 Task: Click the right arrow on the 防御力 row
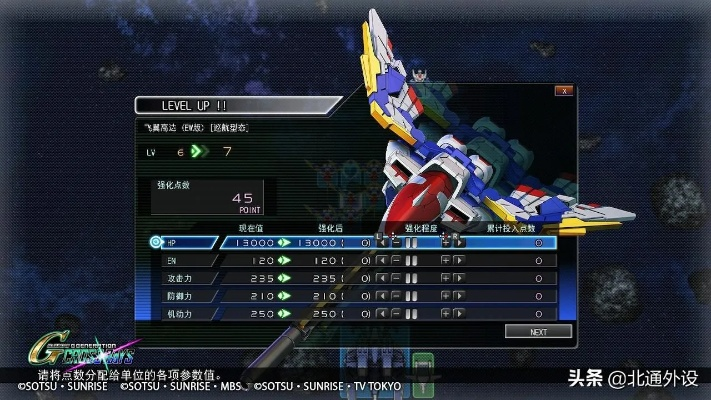coord(460,296)
